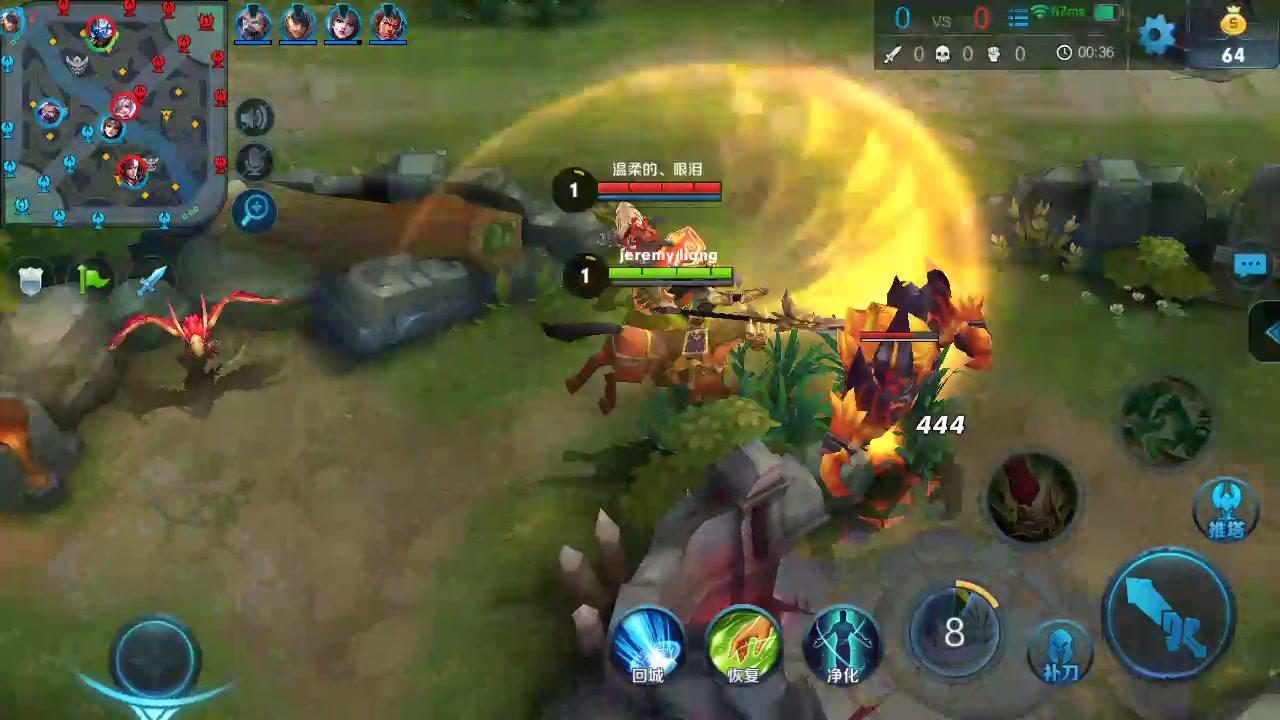Screen dimensions: 1280x720
Task: Send the sword attack signal
Action: [150, 280]
